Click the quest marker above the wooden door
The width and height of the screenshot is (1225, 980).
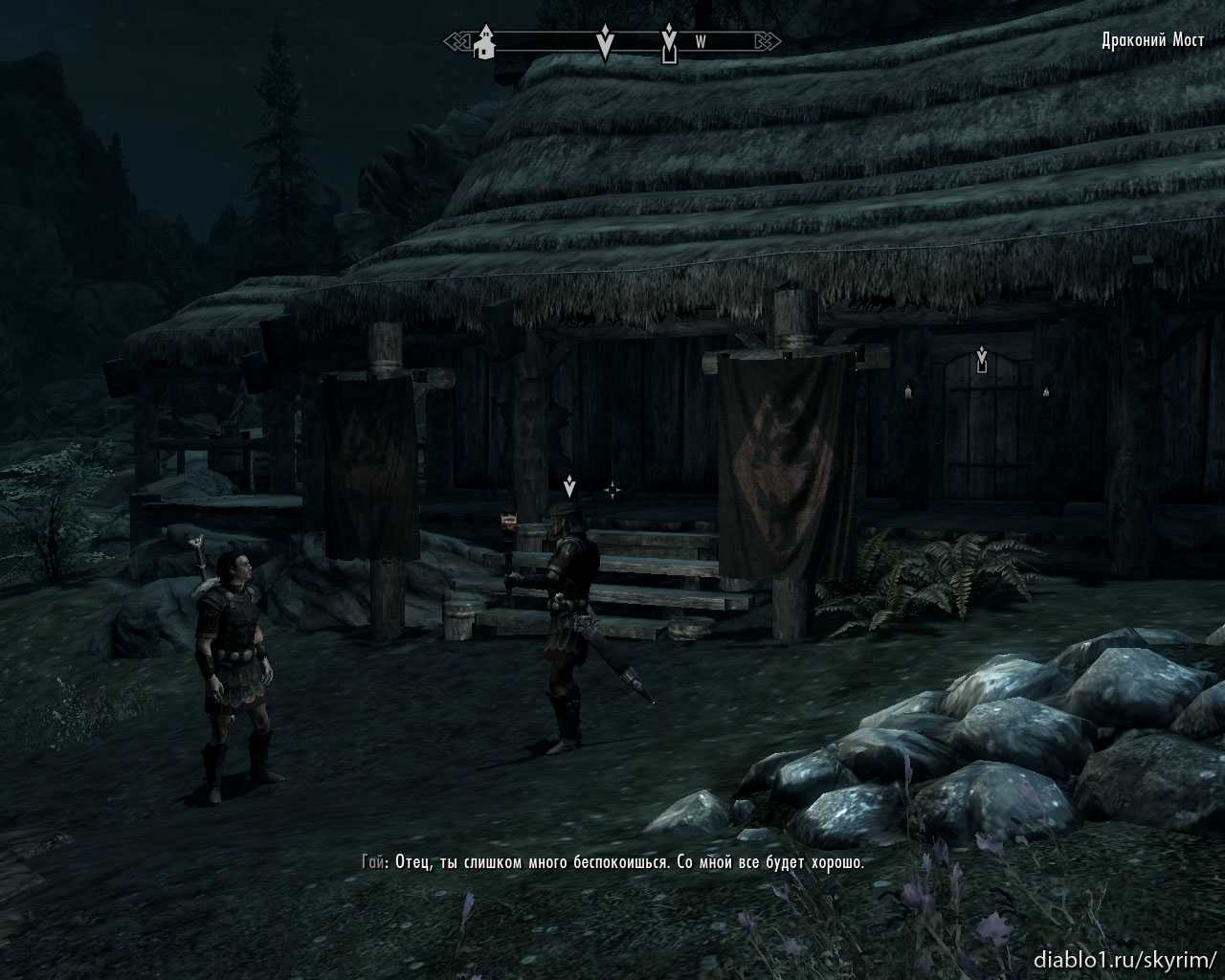coord(981,360)
